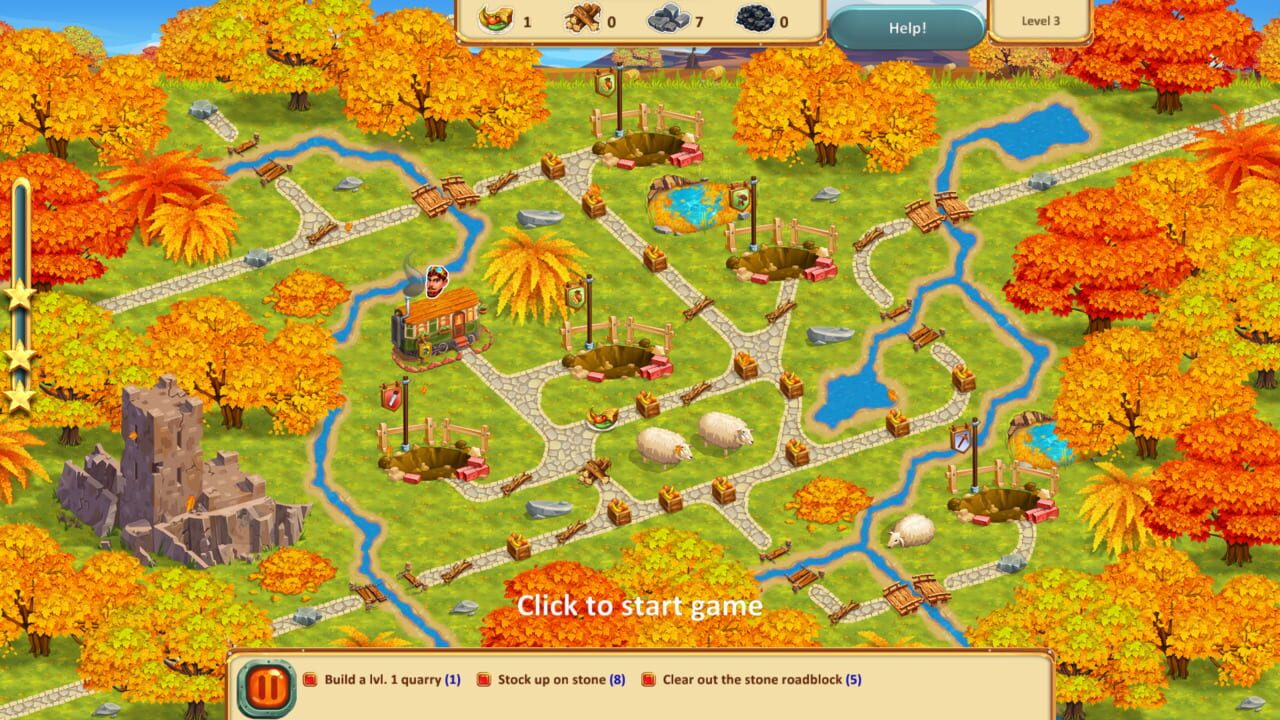Collect the bonus food pickup on the path
The height and width of the screenshot is (720, 1280).
602,418
